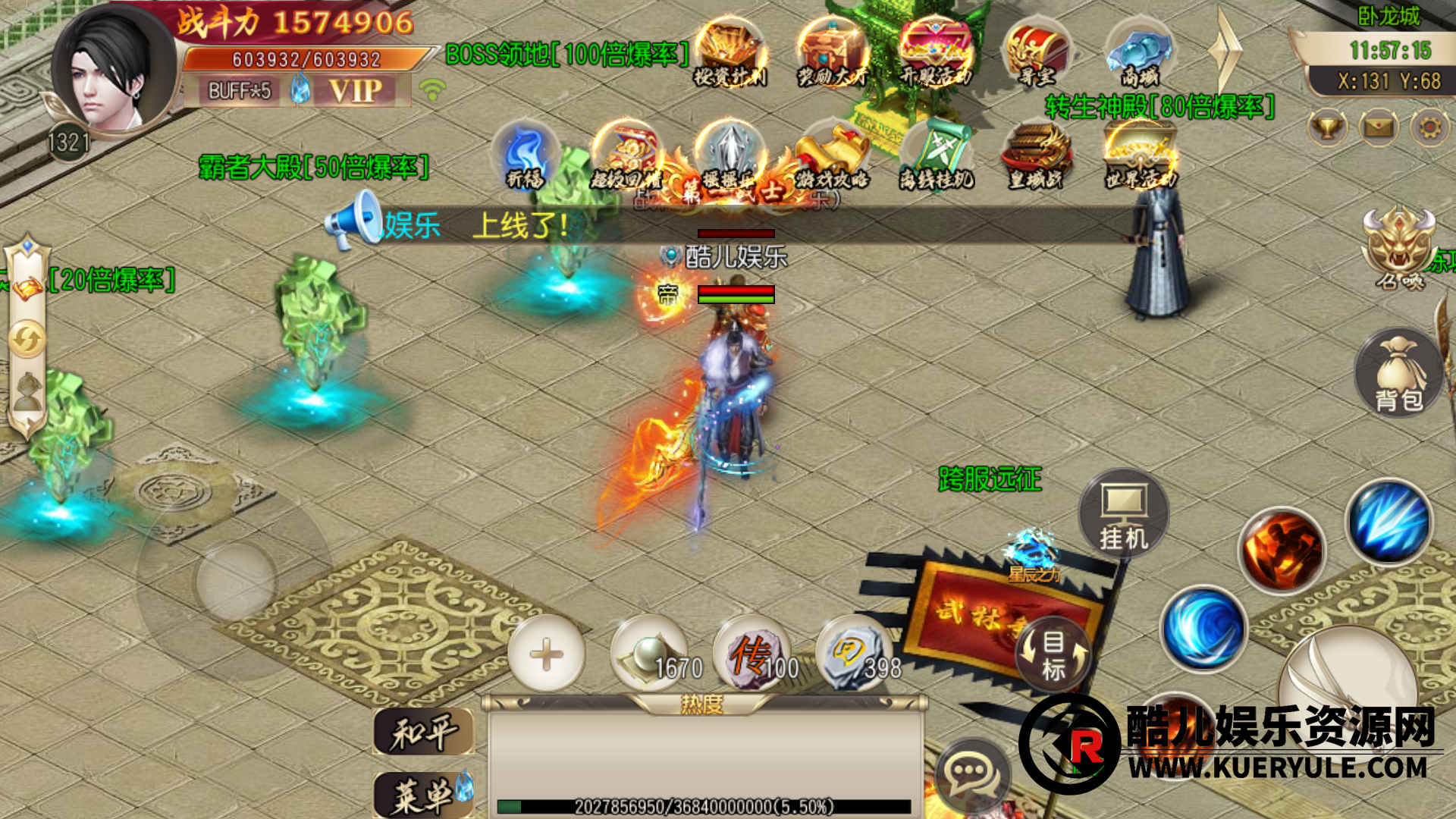
Task: Click the VIP badge
Action: click(355, 91)
